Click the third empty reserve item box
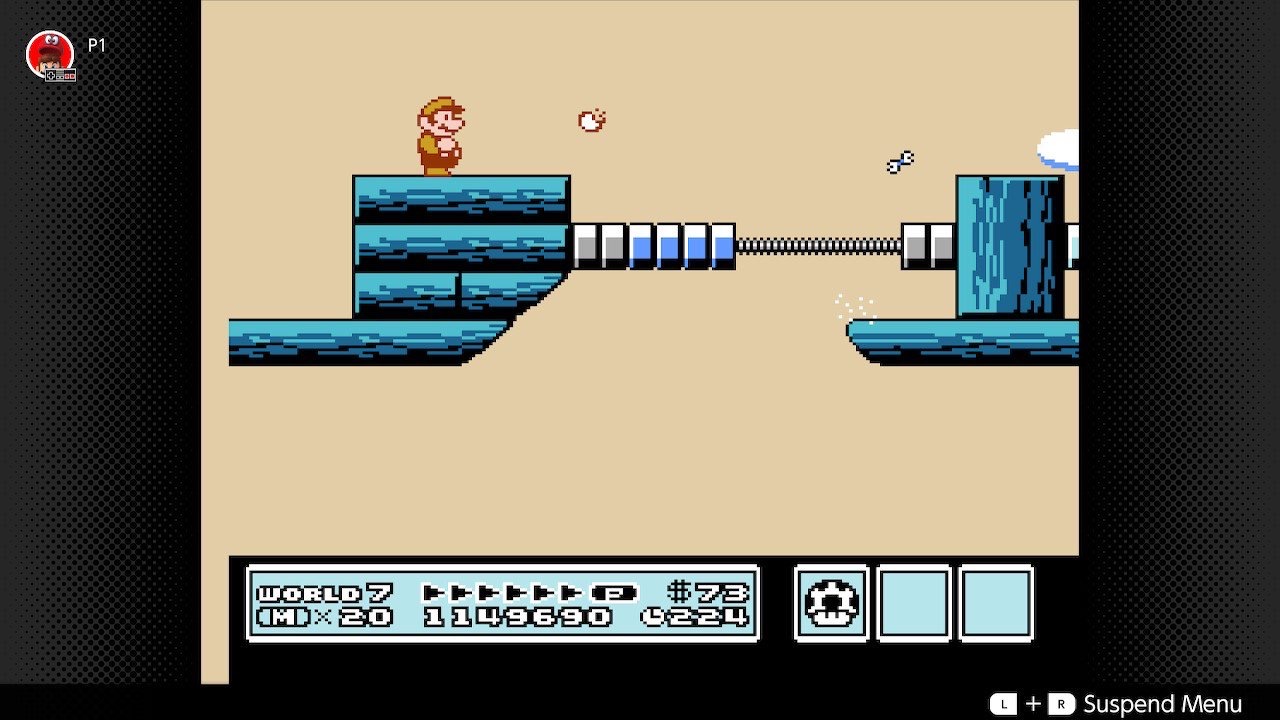This screenshot has width=1280, height=720. [x=996, y=604]
